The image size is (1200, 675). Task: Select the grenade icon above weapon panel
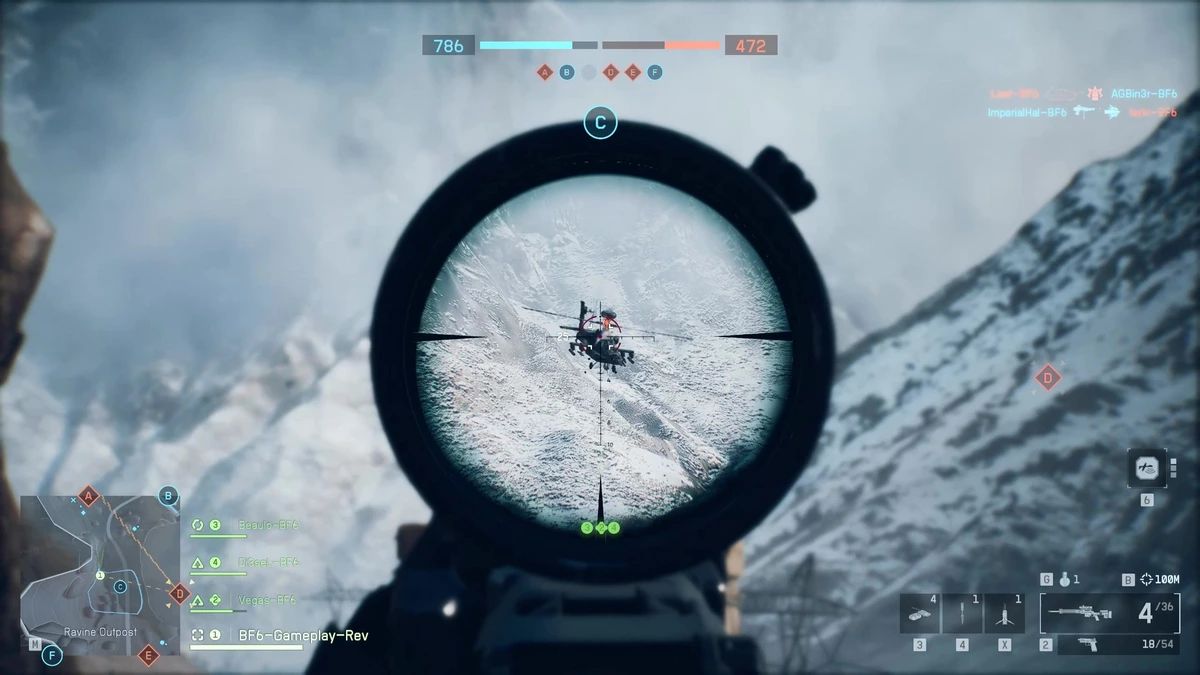1063,579
